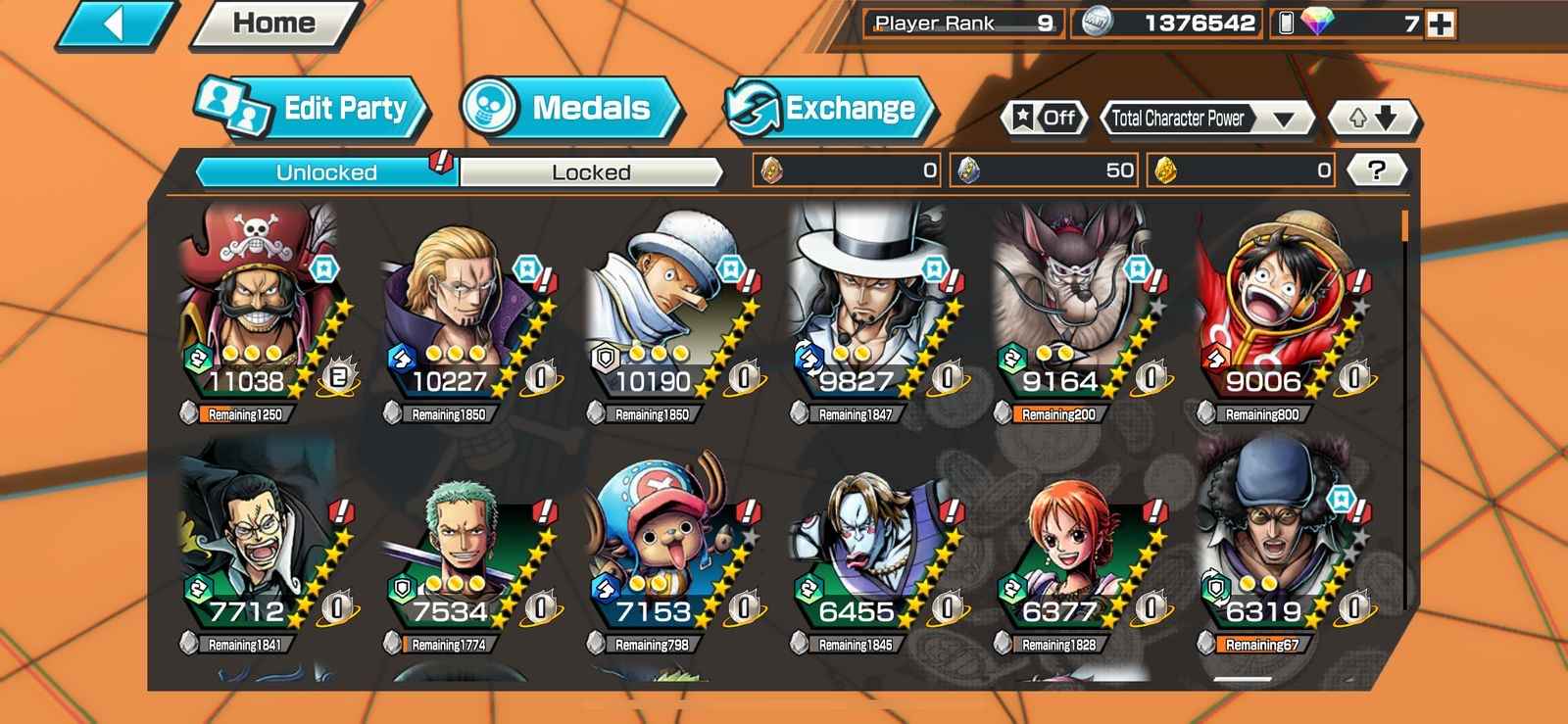The height and width of the screenshot is (724, 1568).
Task: Return to the Home screen
Action: click(x=274, y=24)
